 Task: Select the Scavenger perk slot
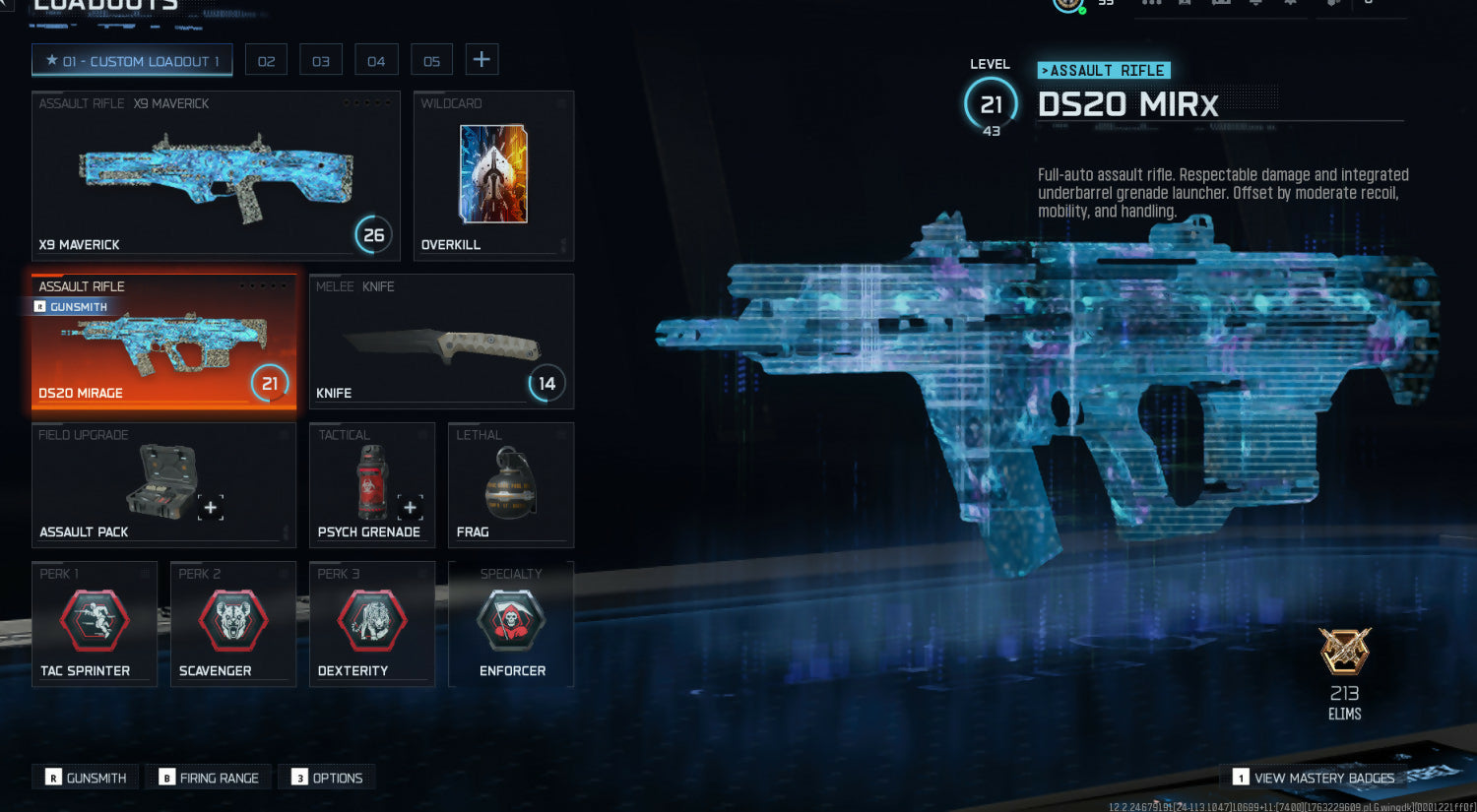click(x=233, y=623)
